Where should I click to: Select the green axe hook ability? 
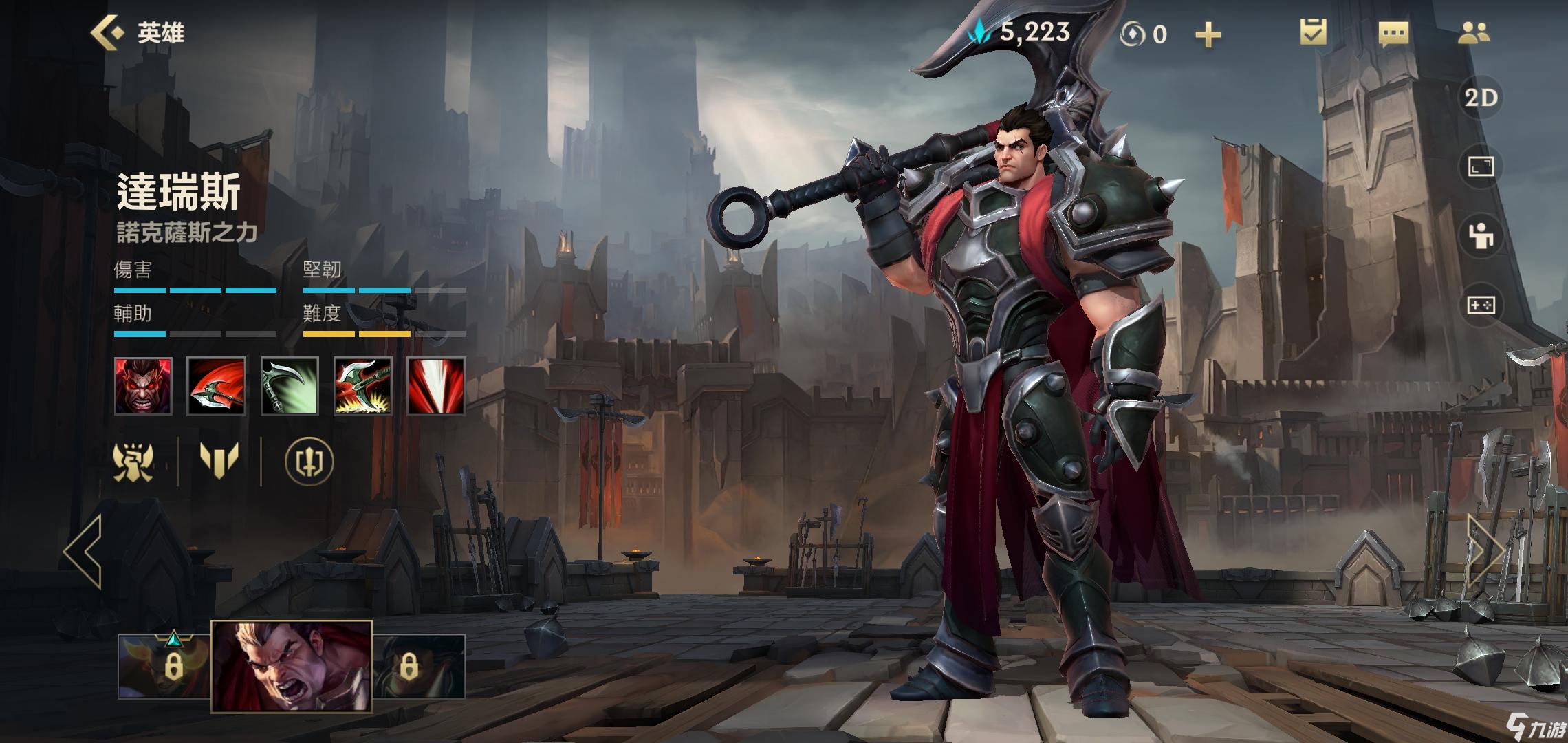click(x=290, y=386)
